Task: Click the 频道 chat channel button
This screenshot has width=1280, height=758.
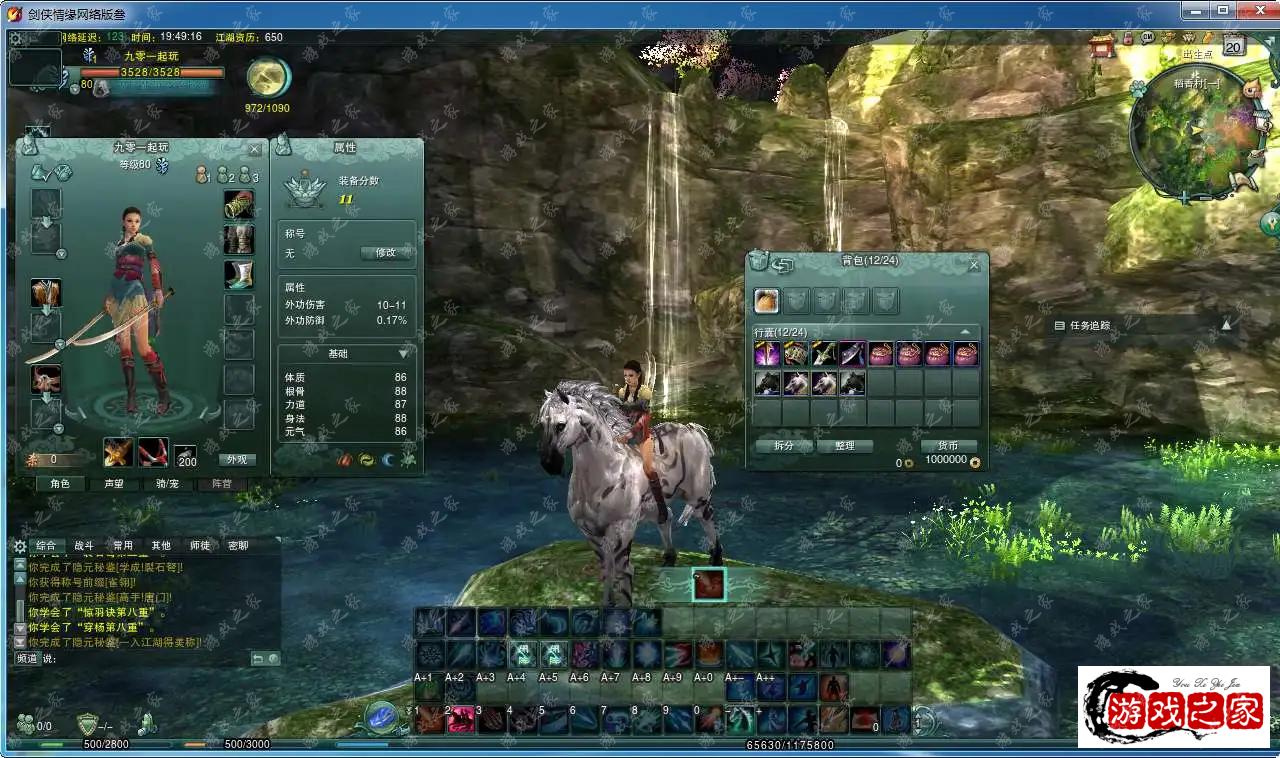Action: tap(27, 659)
